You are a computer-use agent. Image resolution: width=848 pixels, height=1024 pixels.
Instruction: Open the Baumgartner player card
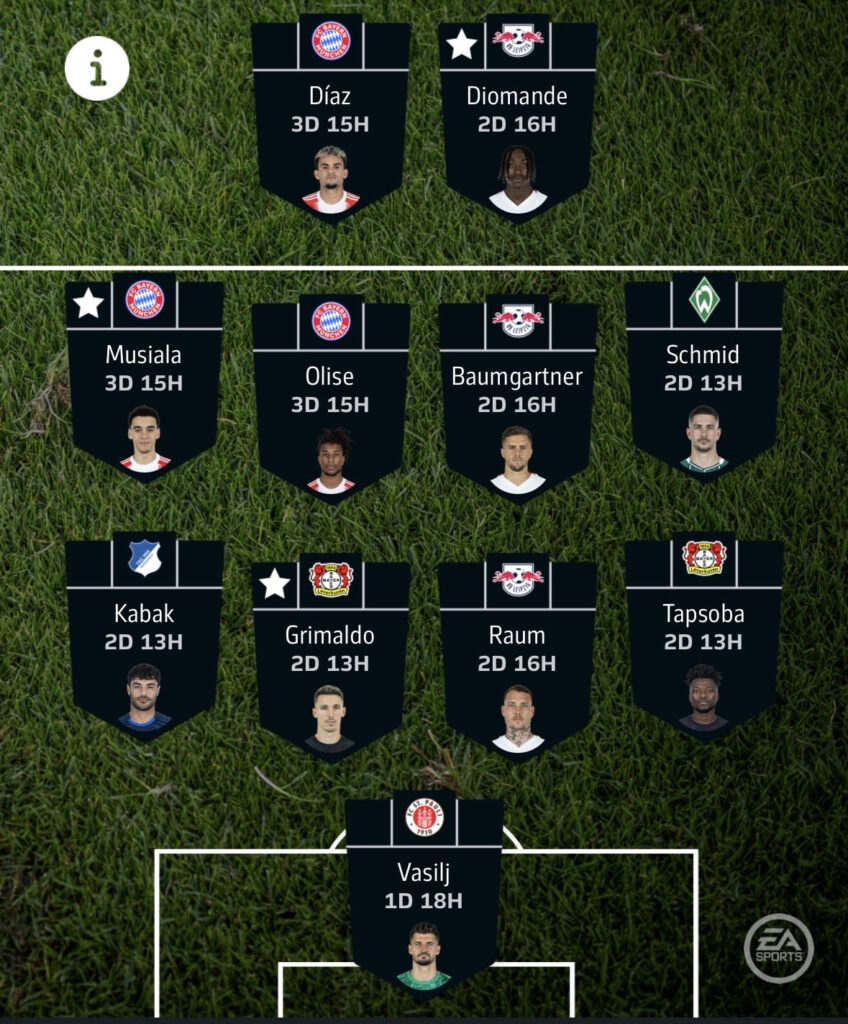(517, 400)
